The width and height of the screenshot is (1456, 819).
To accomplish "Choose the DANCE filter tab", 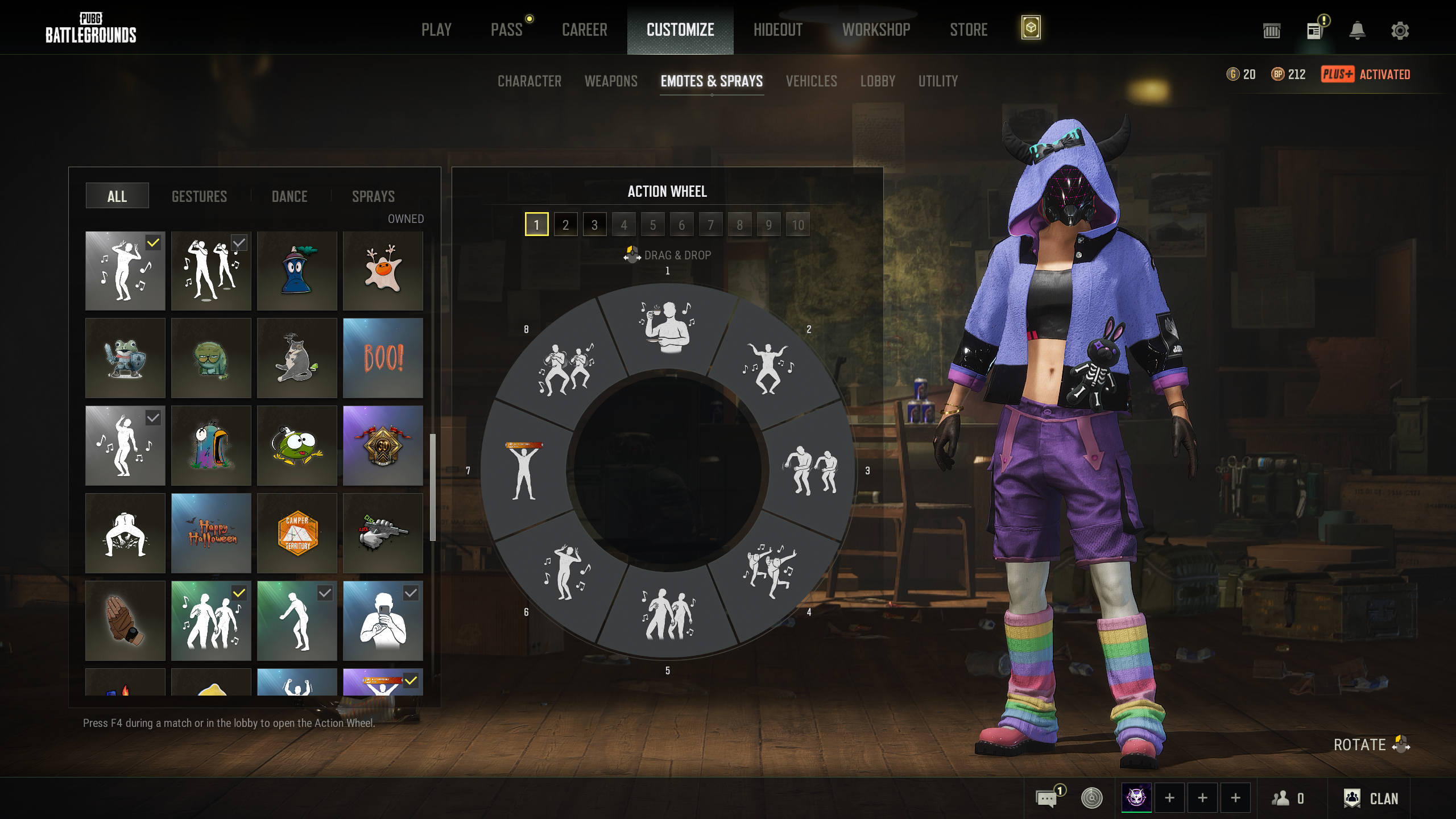I will coord(289,196).
